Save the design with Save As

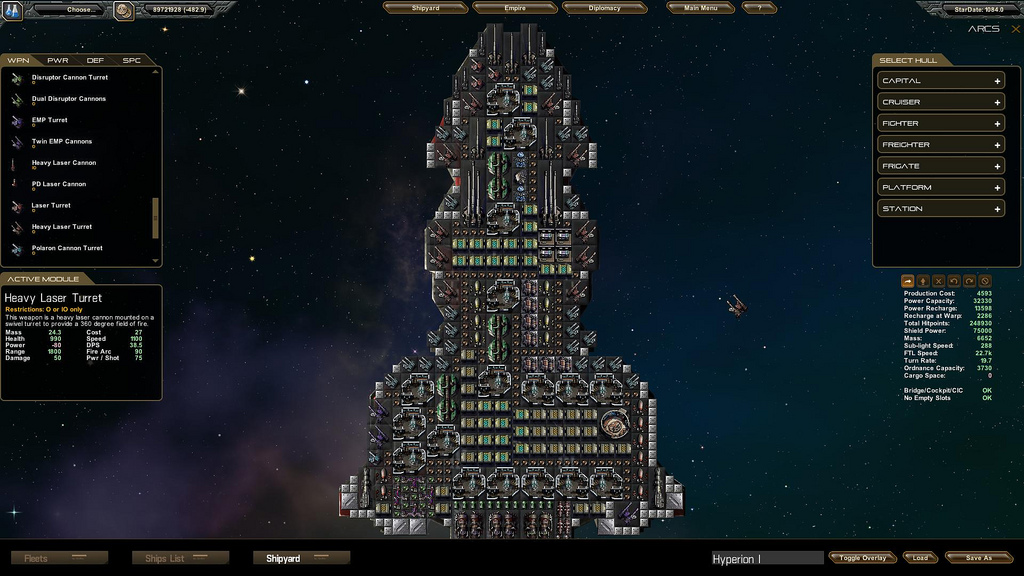click(x=979, y=558)
